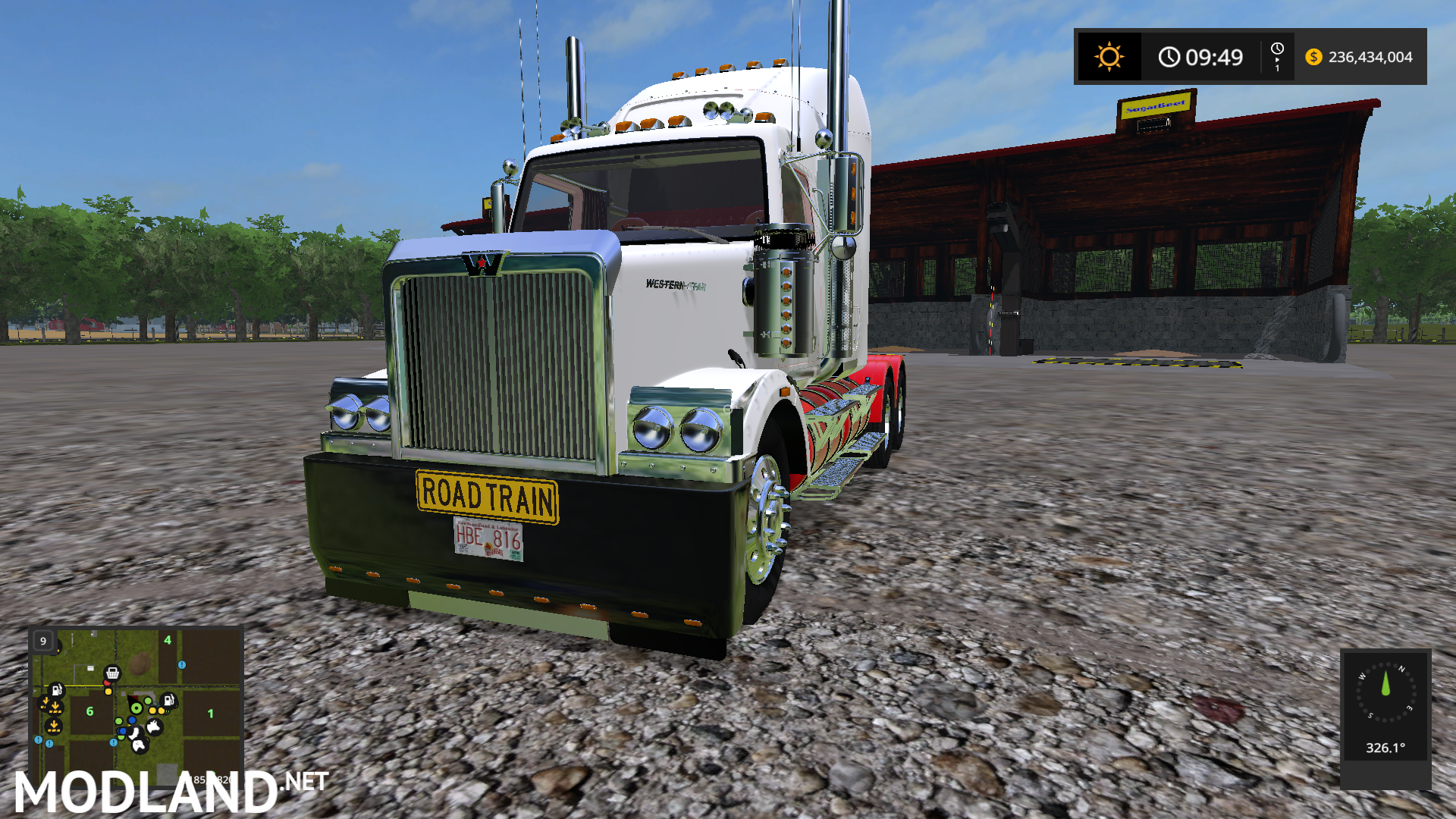Click a blue exclamation mission marker on the minimap
The width and height of the screenshot is (1456, 819).
click(x=182, y=665)
